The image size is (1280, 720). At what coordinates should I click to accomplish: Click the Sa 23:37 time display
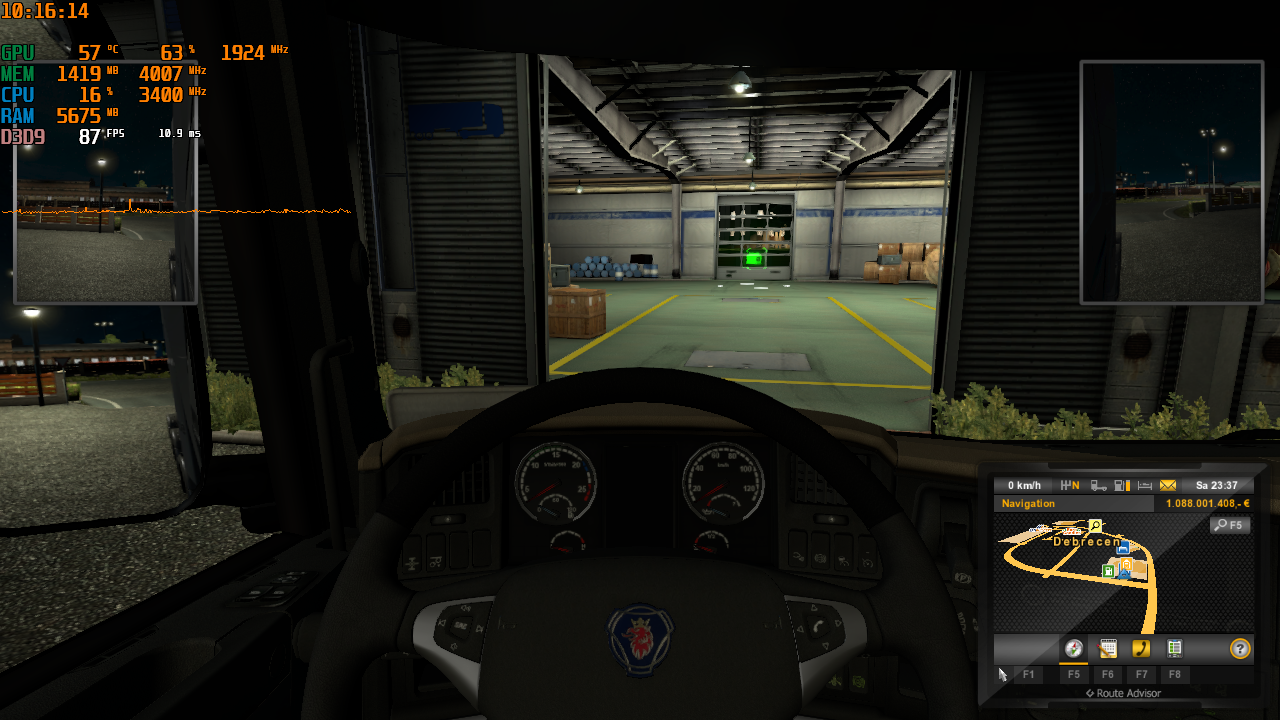(1218, 485)
